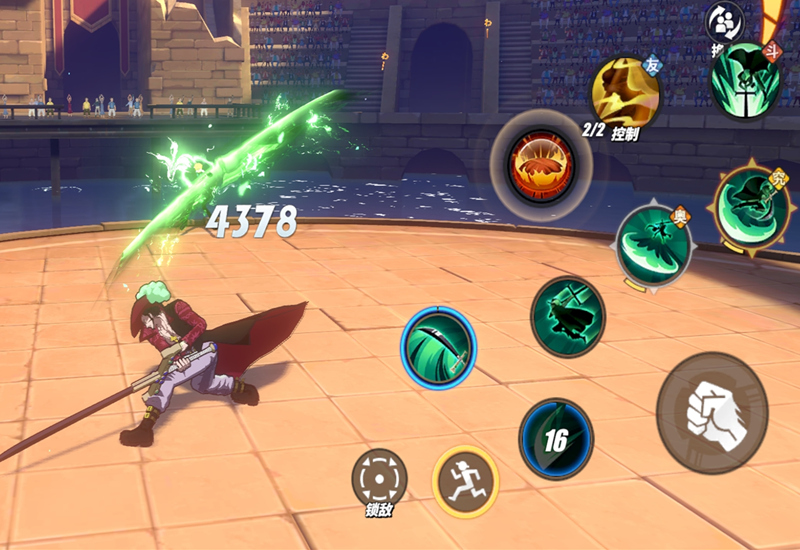Tap the character swap icon
800x550 pixels.
click(x=725, y=22)
